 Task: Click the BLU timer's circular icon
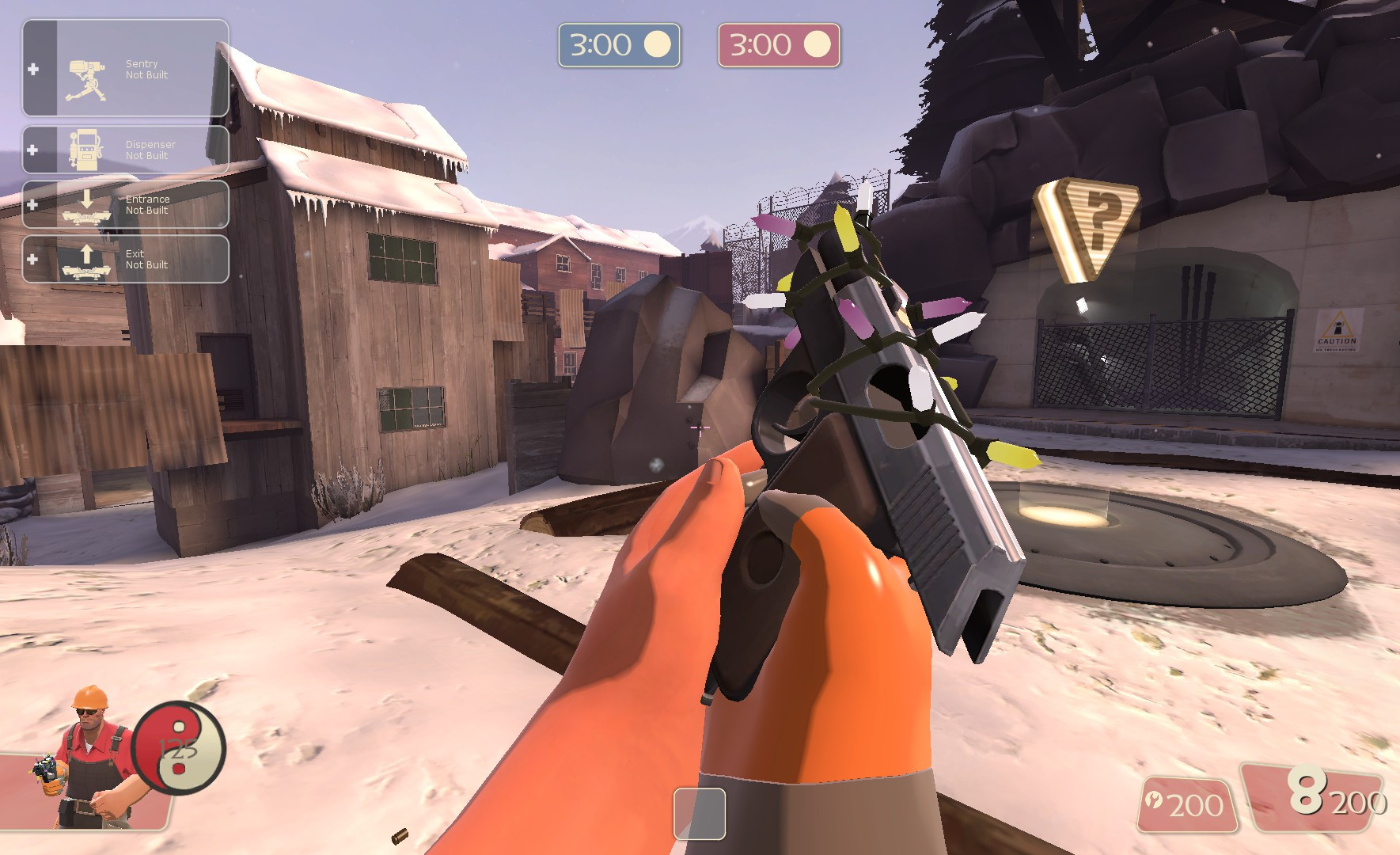[657, 45]
